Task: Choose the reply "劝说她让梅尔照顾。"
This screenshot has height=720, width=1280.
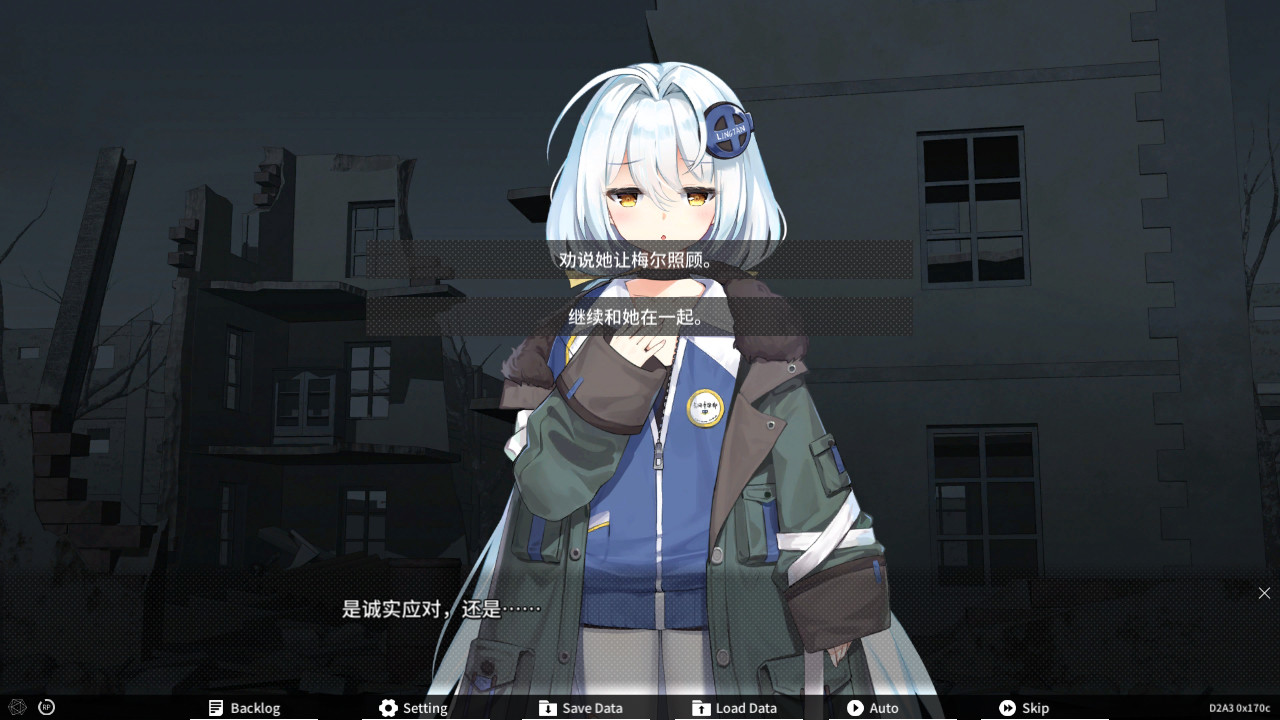Action: (639, 260)
